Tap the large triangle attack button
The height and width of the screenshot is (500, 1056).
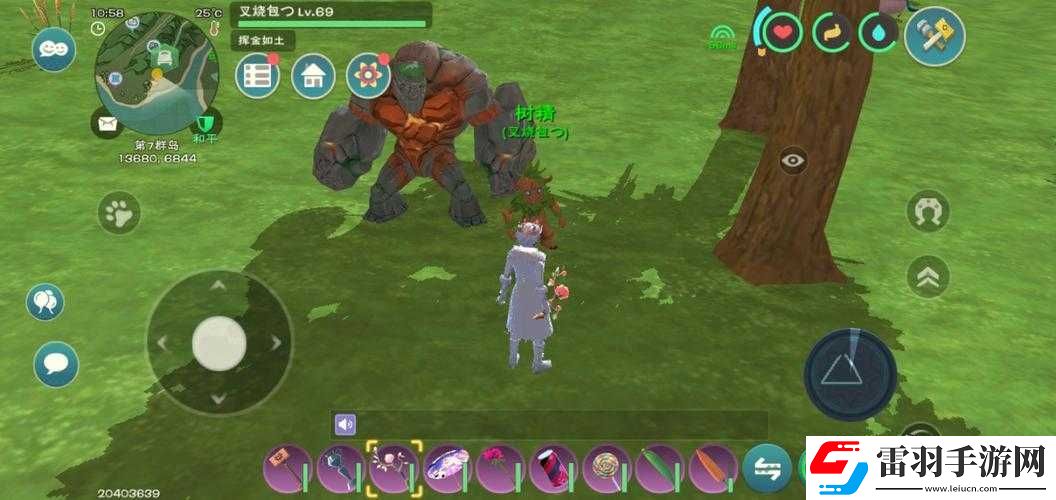coord(851,374)
